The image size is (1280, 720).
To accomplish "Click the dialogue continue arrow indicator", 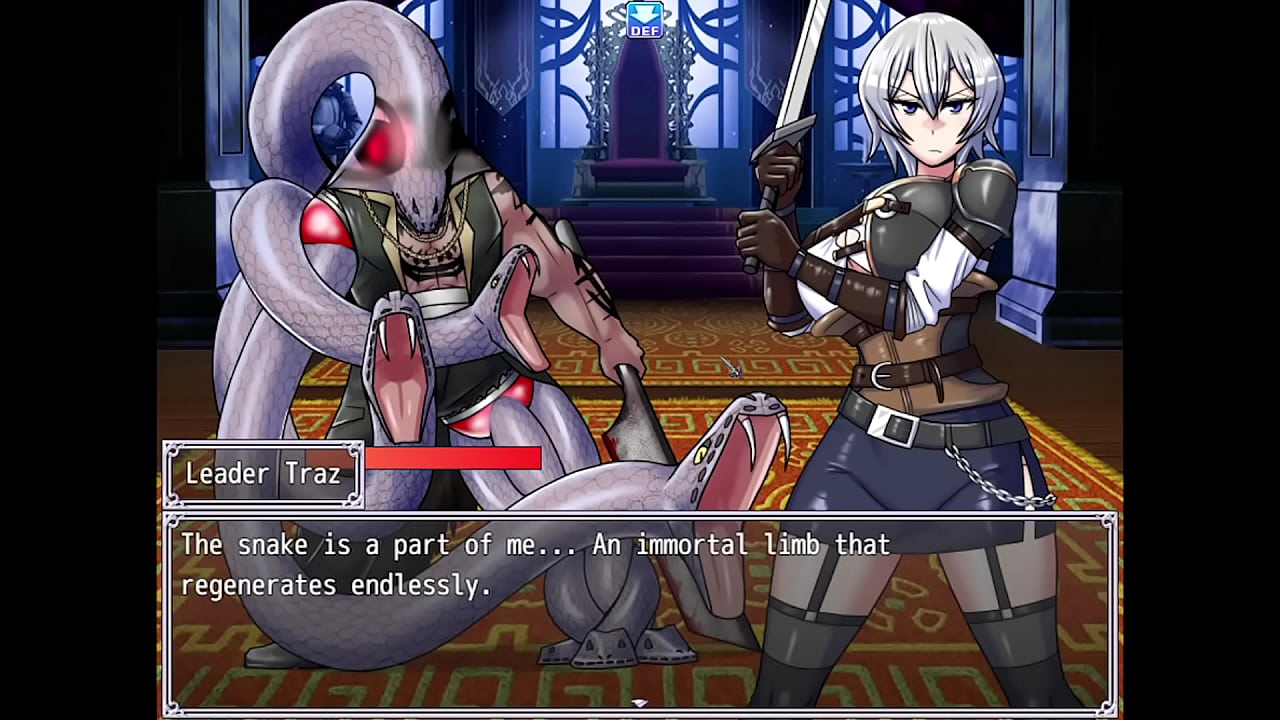I will [x=640, y=703].
